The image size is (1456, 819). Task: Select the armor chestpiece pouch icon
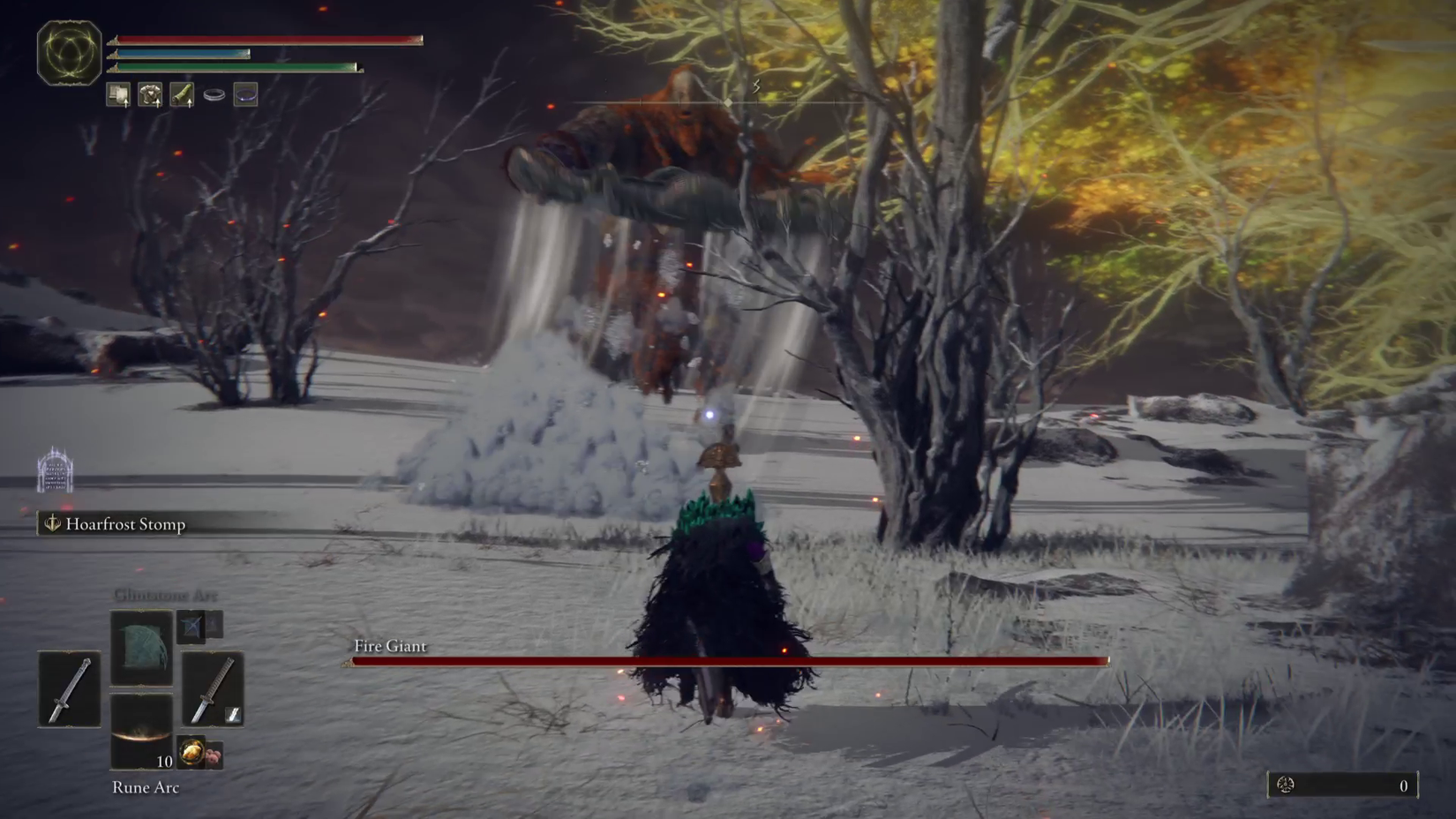click(150, 95)
